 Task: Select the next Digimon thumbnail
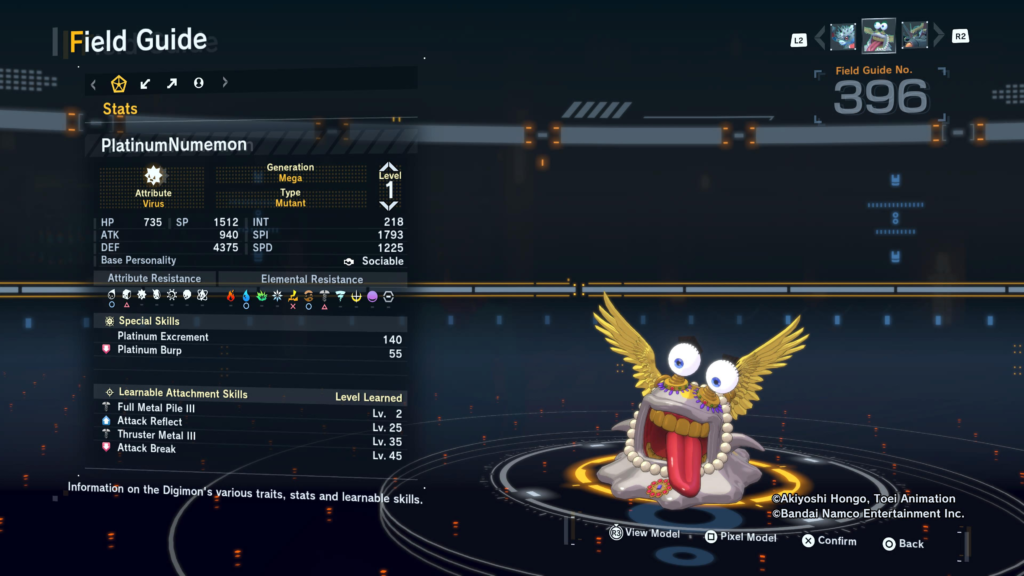(914, 37)
